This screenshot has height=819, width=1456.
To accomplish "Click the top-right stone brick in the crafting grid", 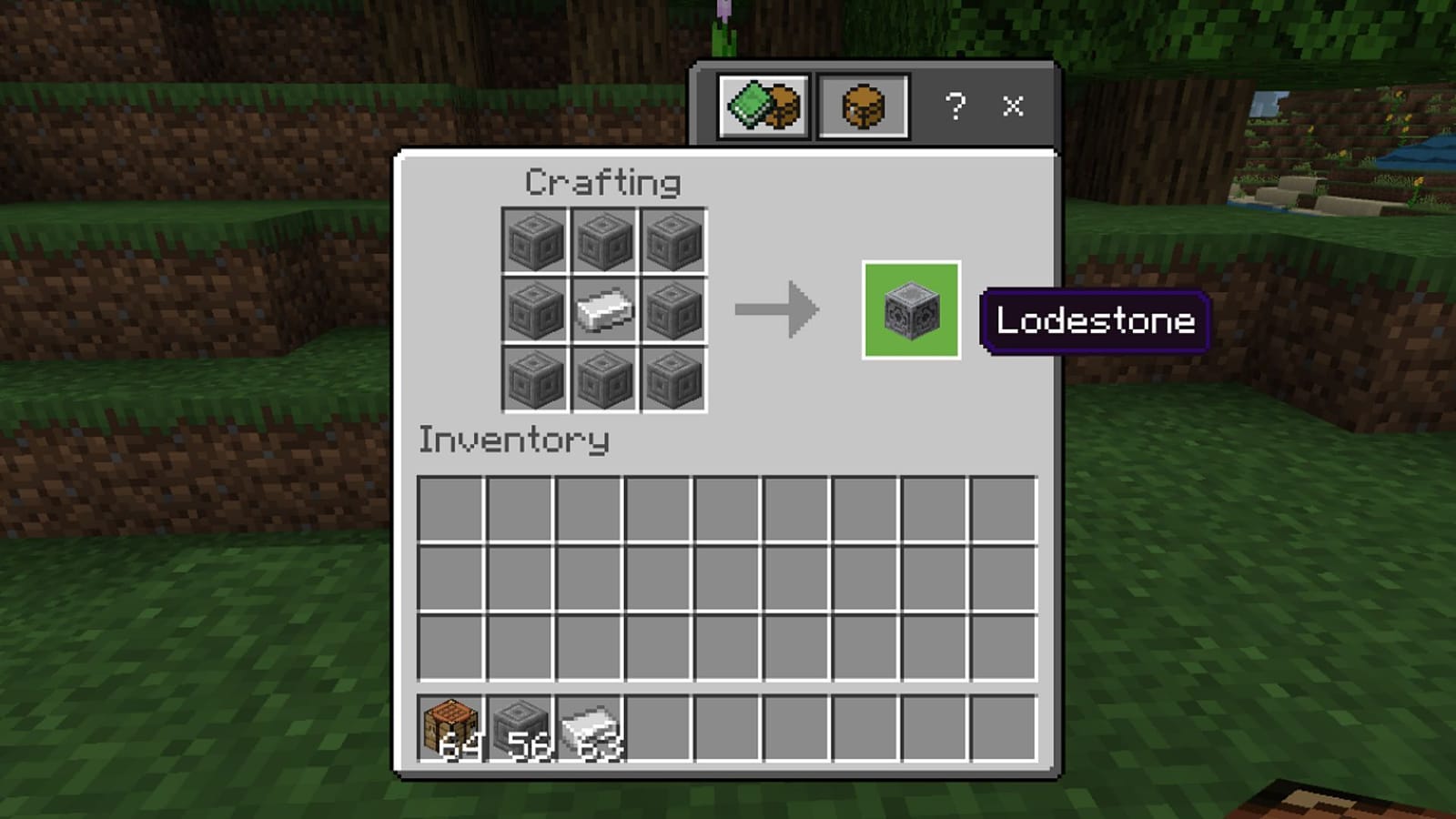I will point(673,241).
